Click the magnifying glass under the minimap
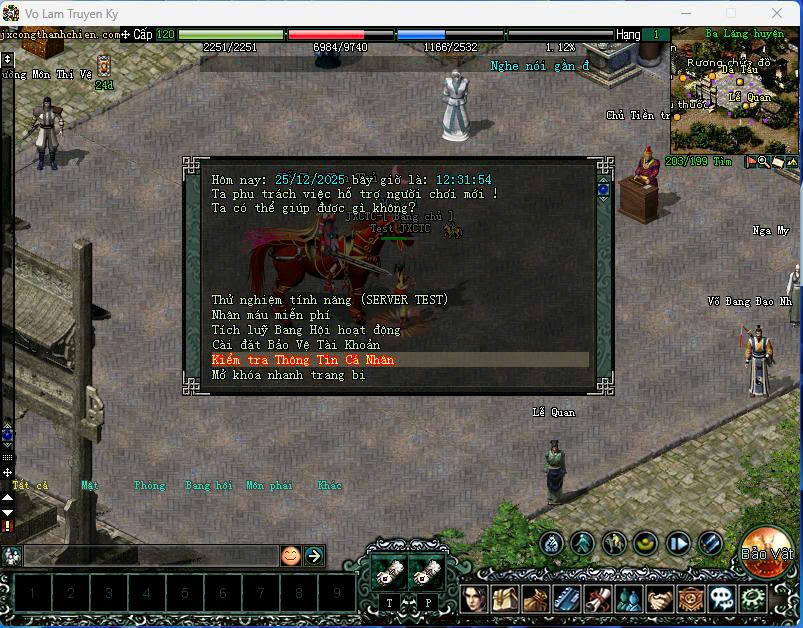This screenshot has height=628, width=803. [763, 162]
